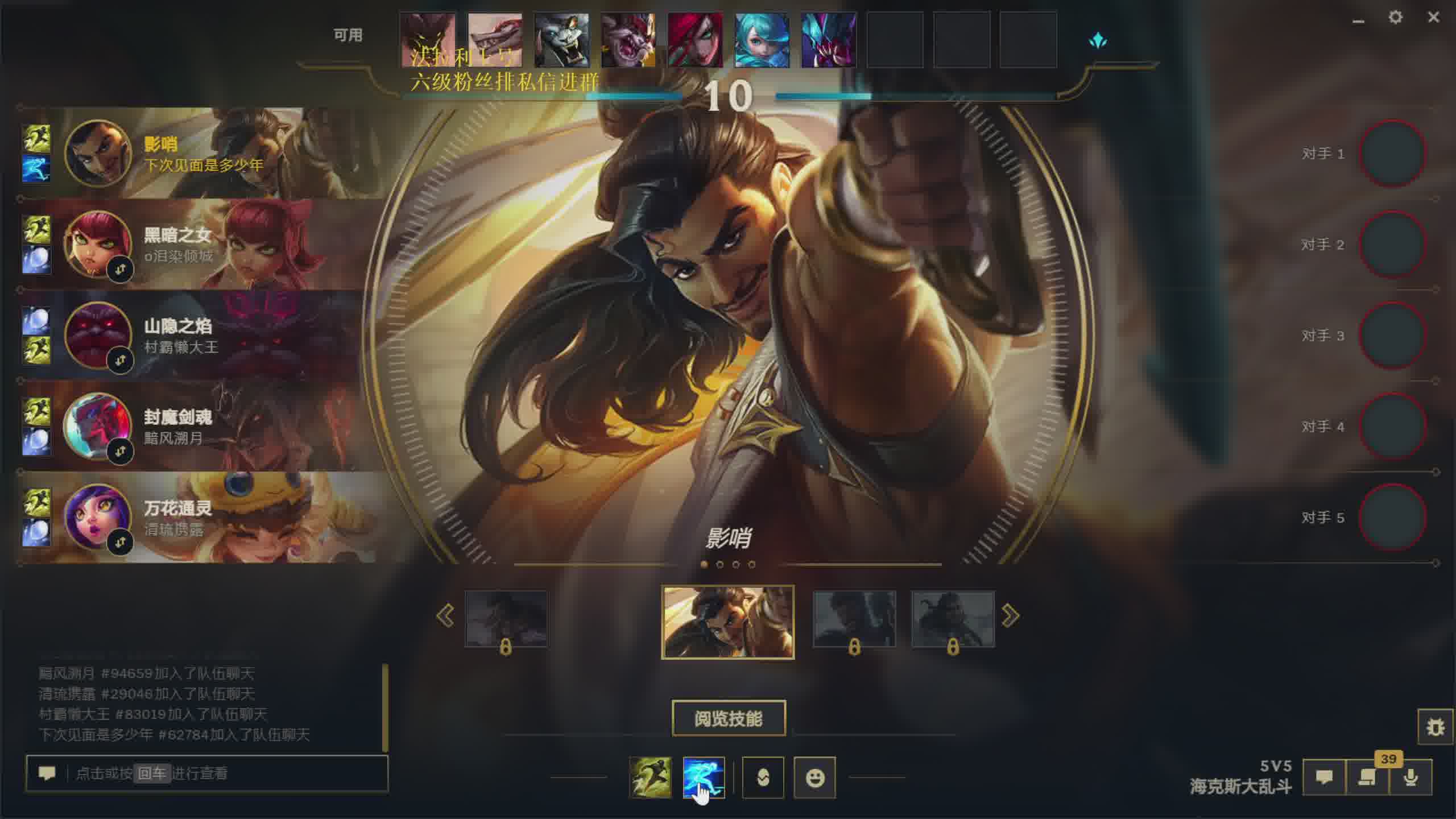Pick blue-haired Gwen from the bench
The image size is (1456, 819).
click(x=762, y=40)
